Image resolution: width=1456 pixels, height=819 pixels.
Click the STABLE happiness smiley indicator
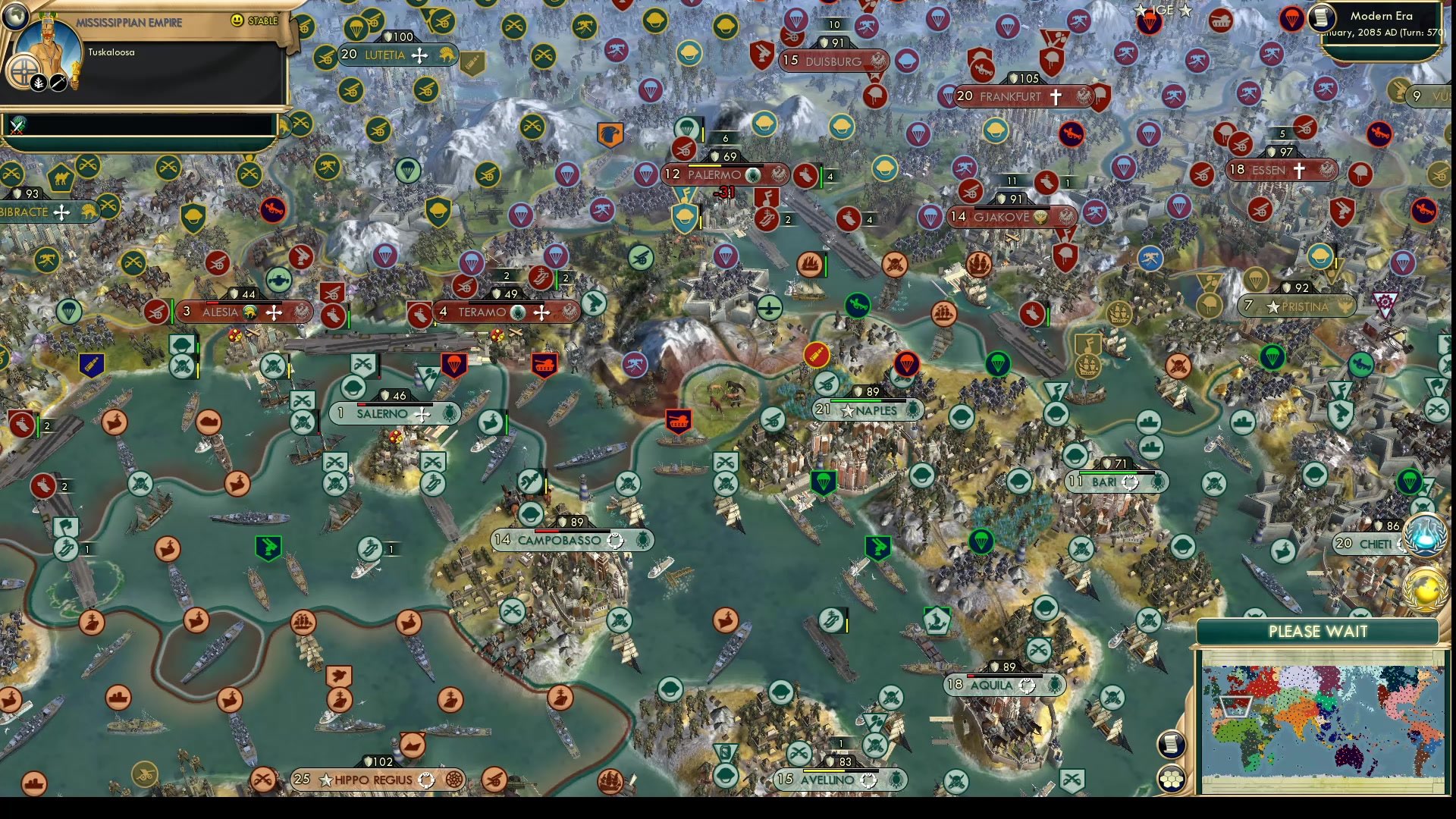click(237, 20)
